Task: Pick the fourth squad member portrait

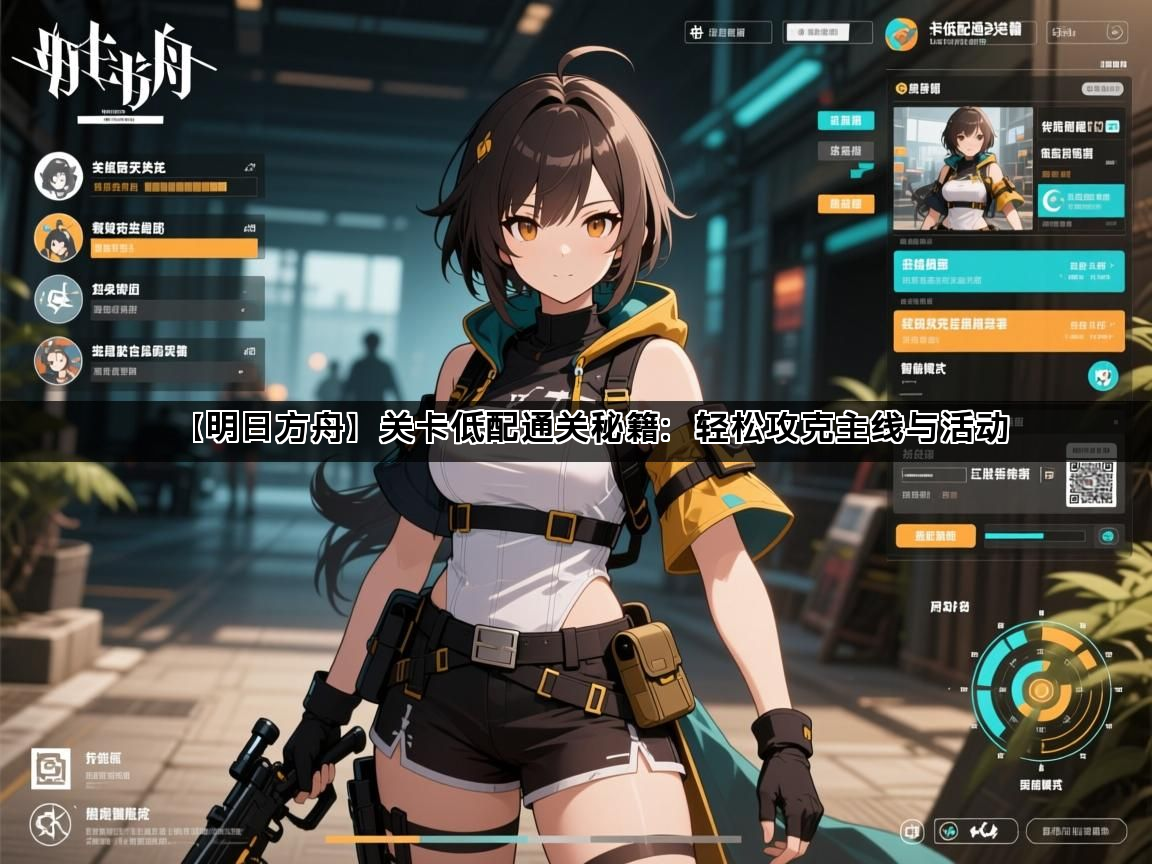Action: tap(58, 360)
